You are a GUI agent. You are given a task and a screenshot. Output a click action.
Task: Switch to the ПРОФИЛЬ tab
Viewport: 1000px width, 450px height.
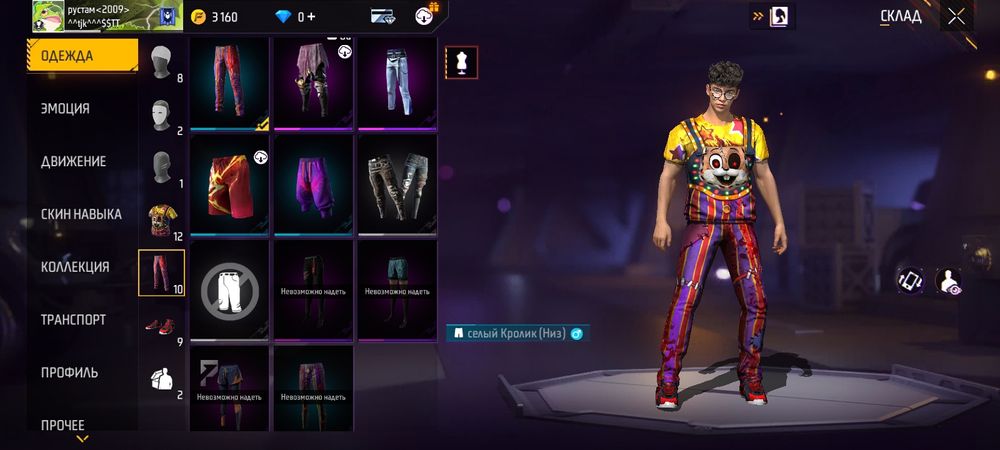tap(69, 372)
